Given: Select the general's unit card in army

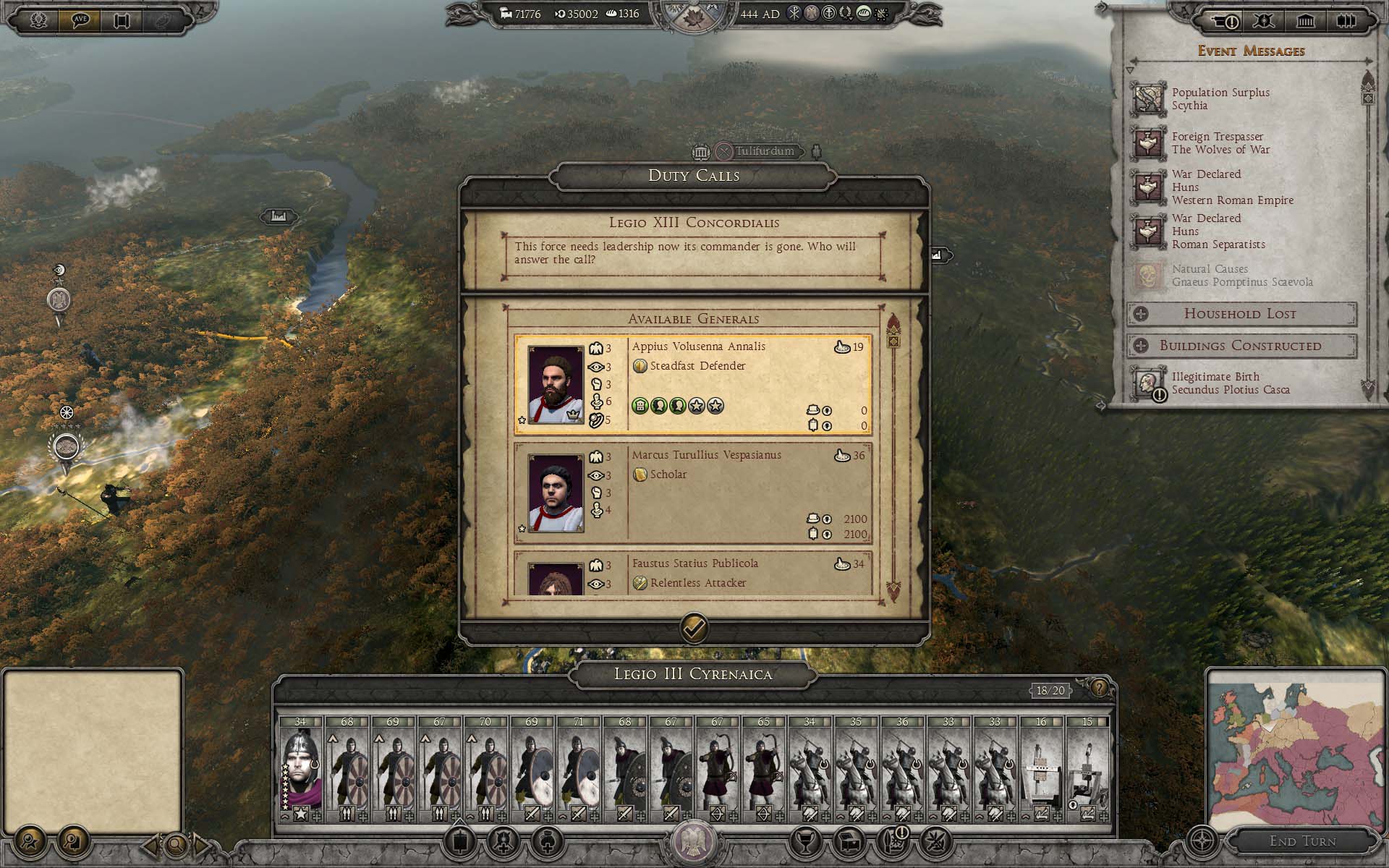Looking at the screenshot, I should (x=300, y=768).
